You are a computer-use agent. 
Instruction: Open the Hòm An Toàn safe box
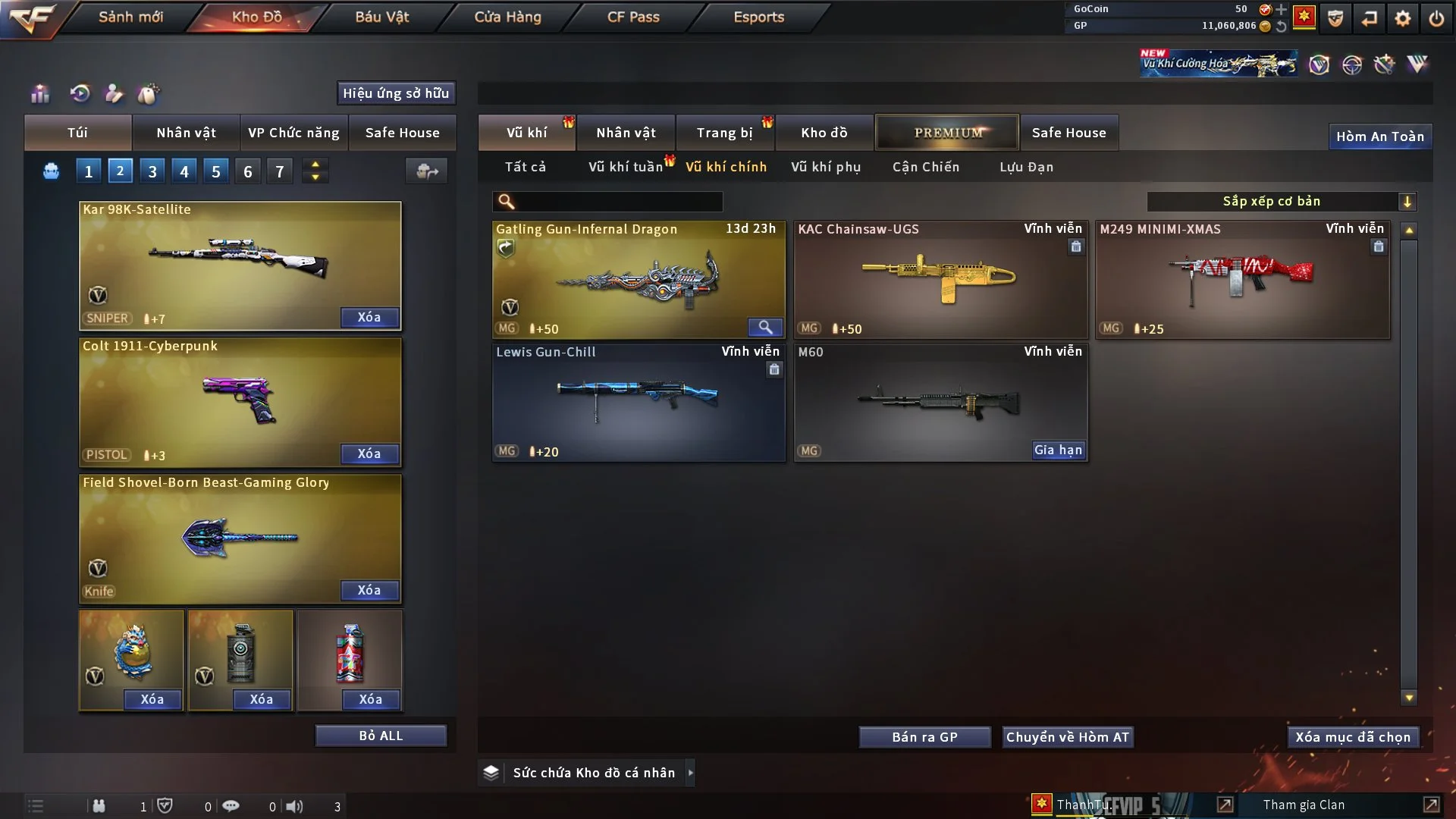point(1379,136)
